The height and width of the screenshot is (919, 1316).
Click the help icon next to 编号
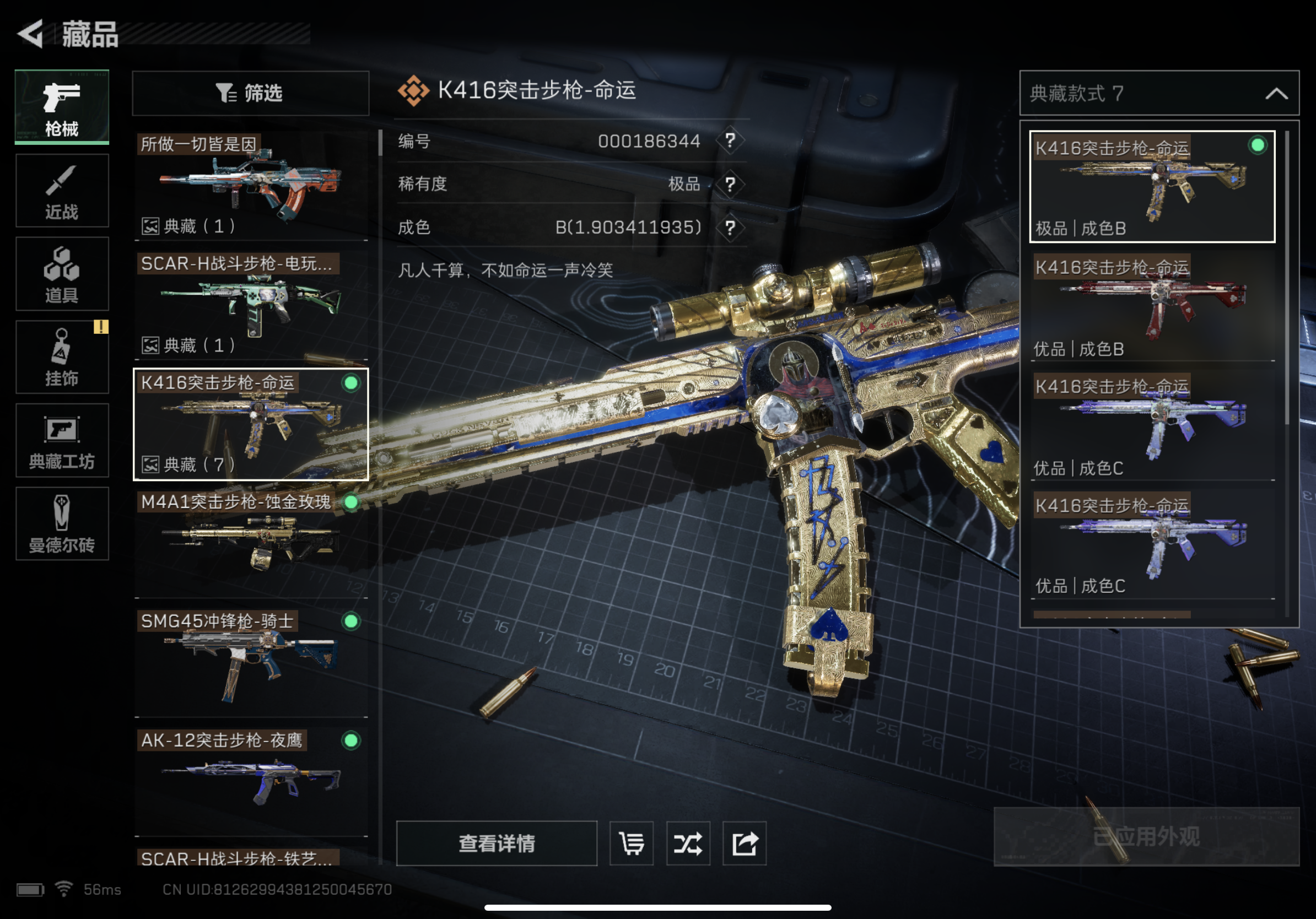730,141
